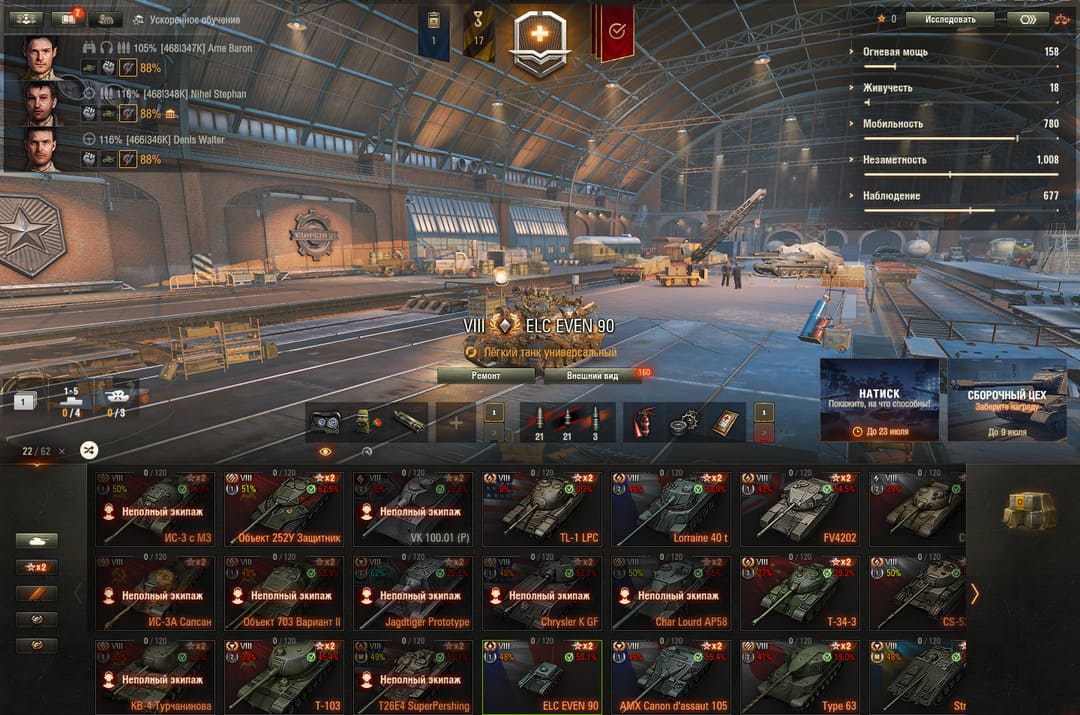Pick the T-34-3 tank in carousel

[x=799, y=592]
